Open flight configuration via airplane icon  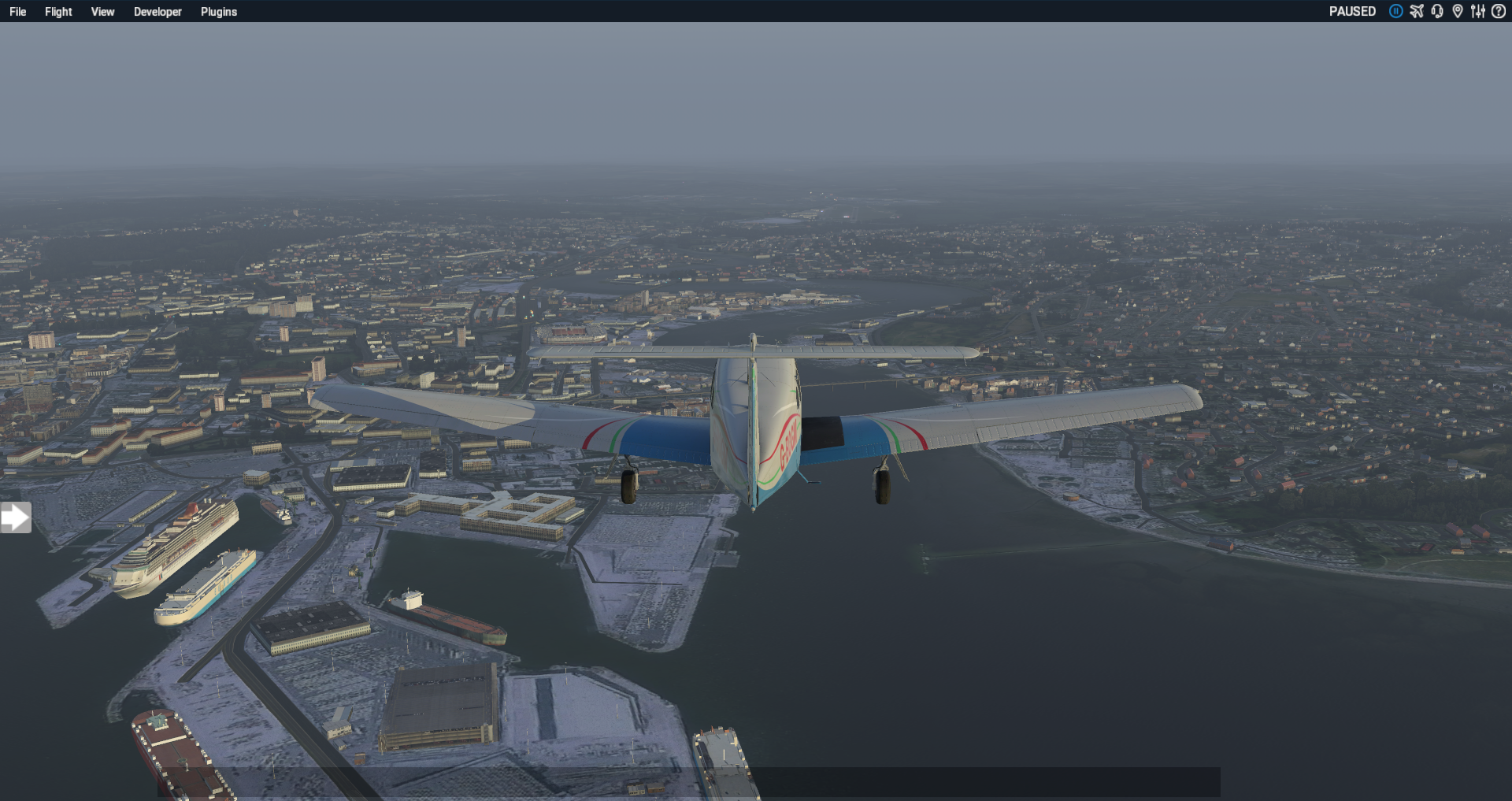click(x=1417, y=11)
